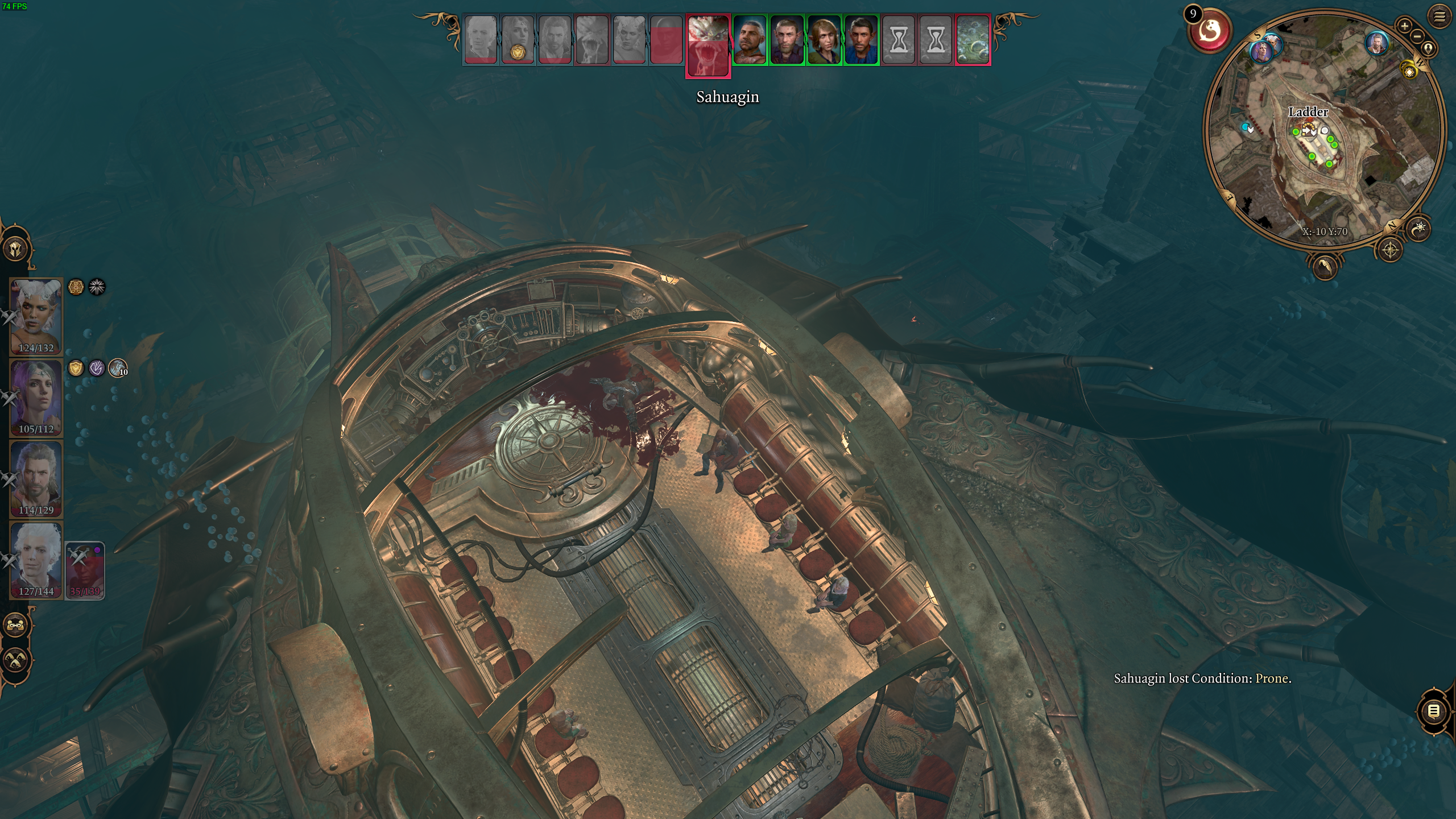The image size is (1456, 819).
Task: Zoom out the minimap with minus button
Action: click(x=1417, y=36)
